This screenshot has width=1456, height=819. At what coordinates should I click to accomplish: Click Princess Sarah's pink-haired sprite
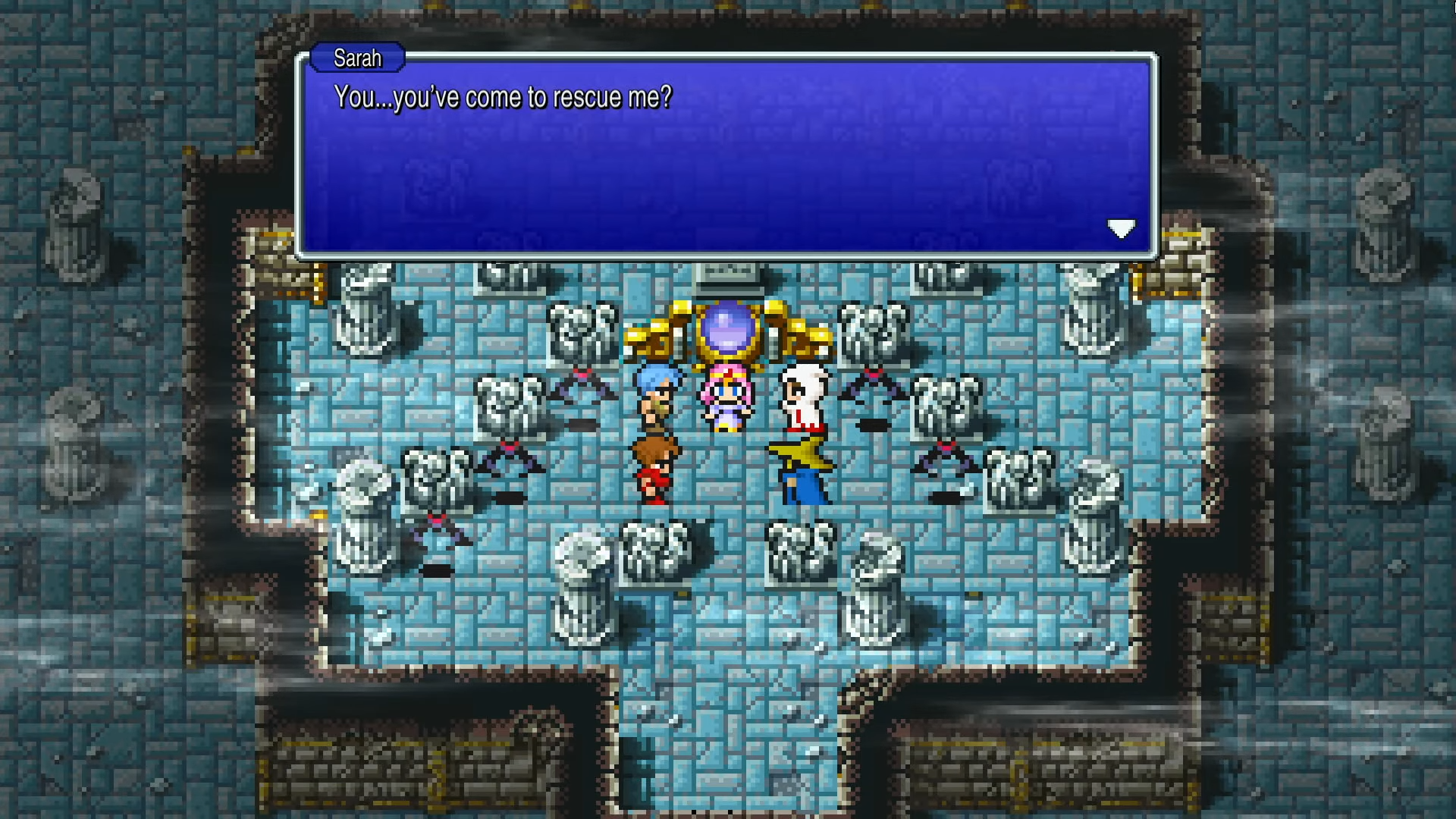(x=724, y=394)
